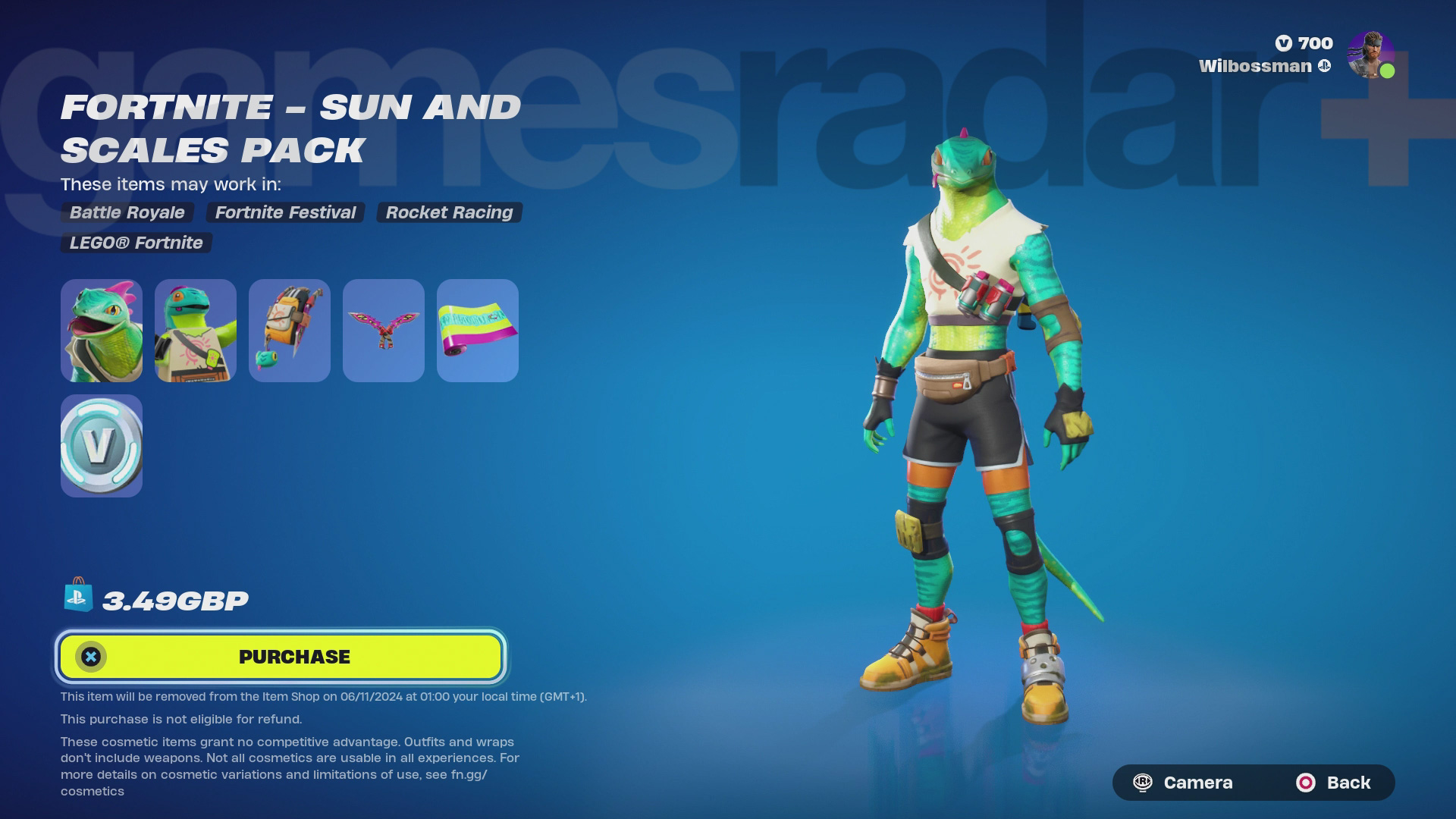
Task: Toggle the Battle Royale mode tag
Action: (x=126, y=213)
